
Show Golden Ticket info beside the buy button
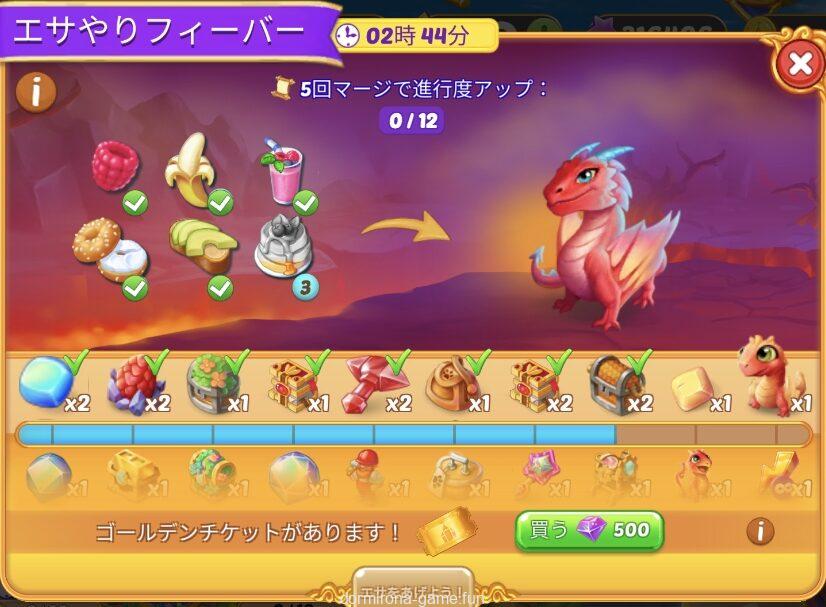(x=759, y=530)
